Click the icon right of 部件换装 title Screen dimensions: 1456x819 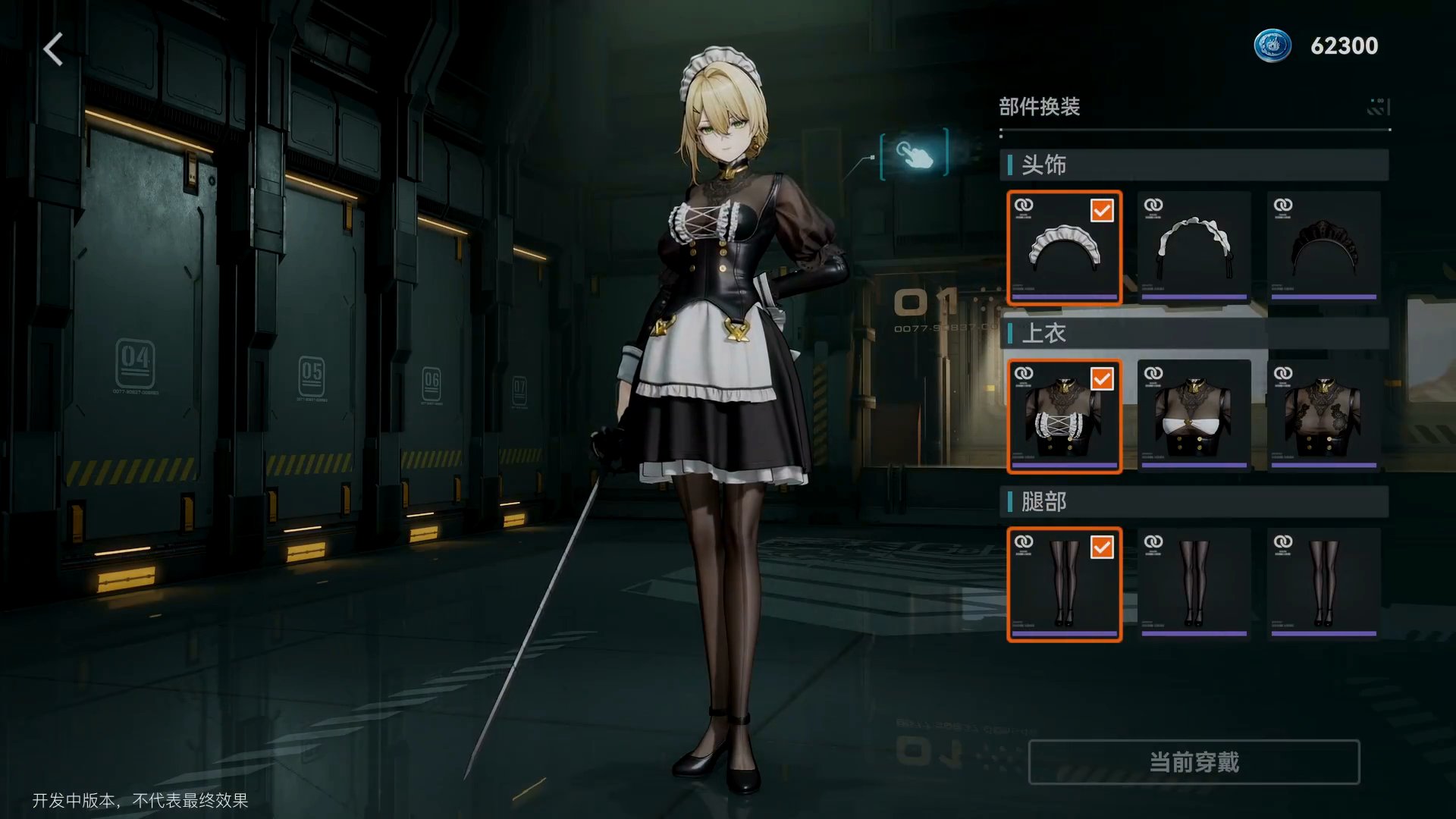1378,107
